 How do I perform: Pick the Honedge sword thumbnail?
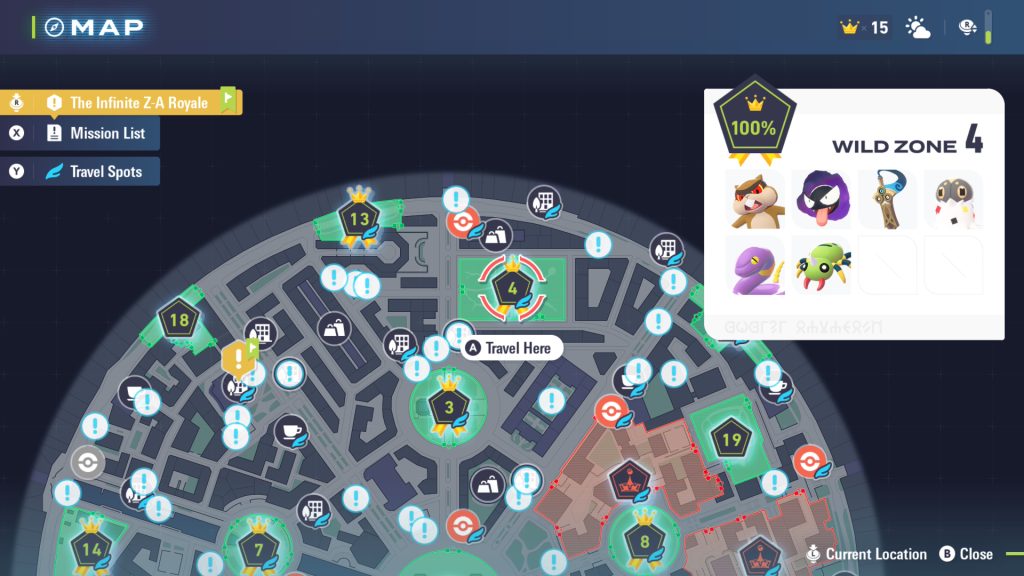click(888, 199)
